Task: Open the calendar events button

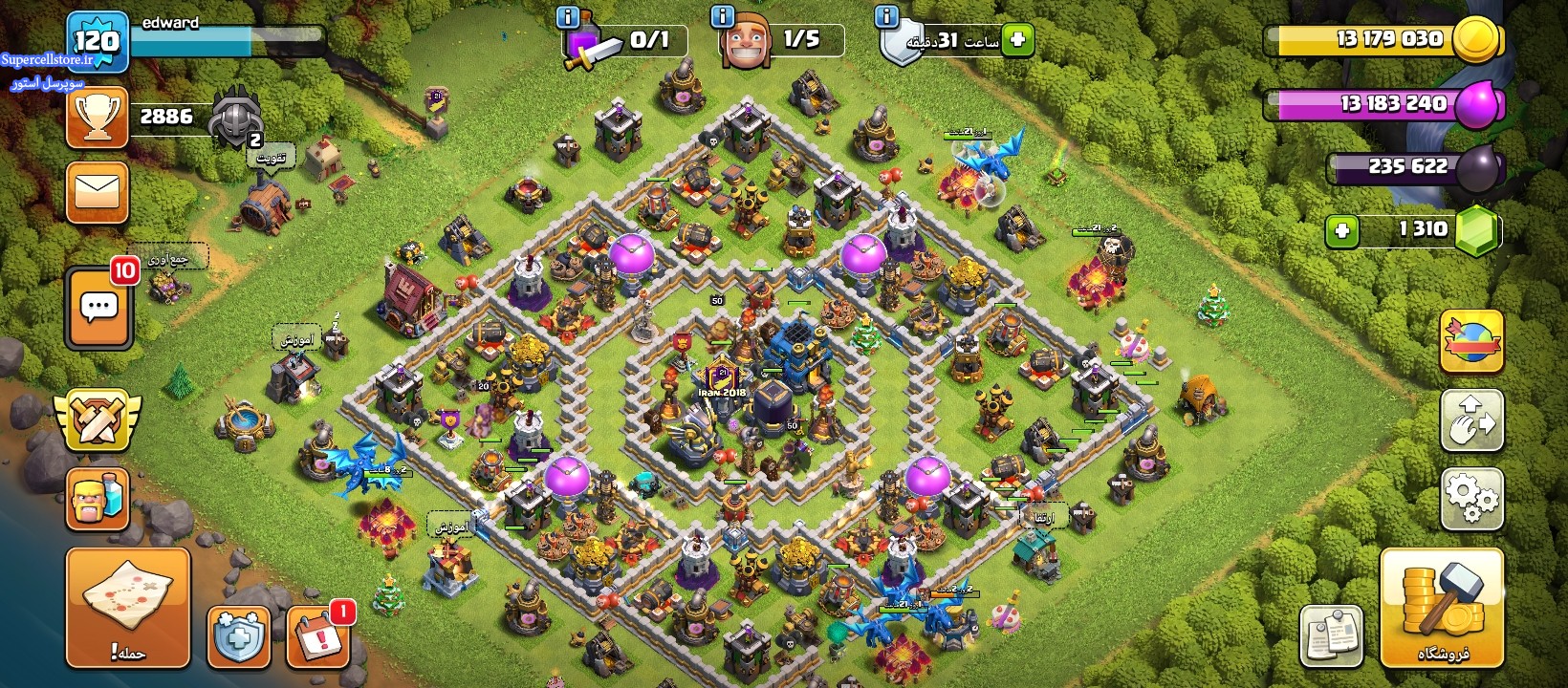Action: 317,636
